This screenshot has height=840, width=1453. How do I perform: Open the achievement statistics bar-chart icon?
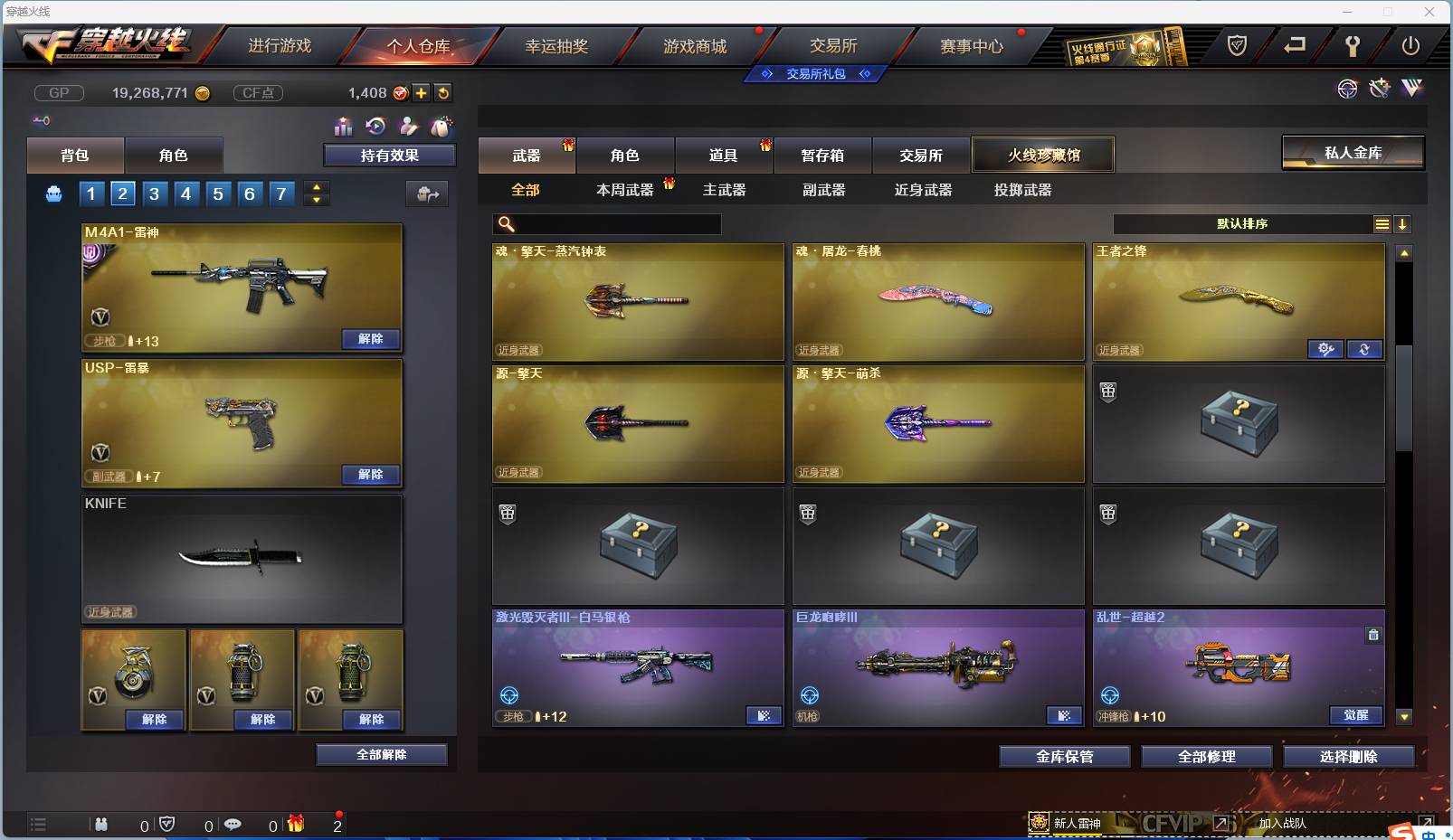(344, 127)
